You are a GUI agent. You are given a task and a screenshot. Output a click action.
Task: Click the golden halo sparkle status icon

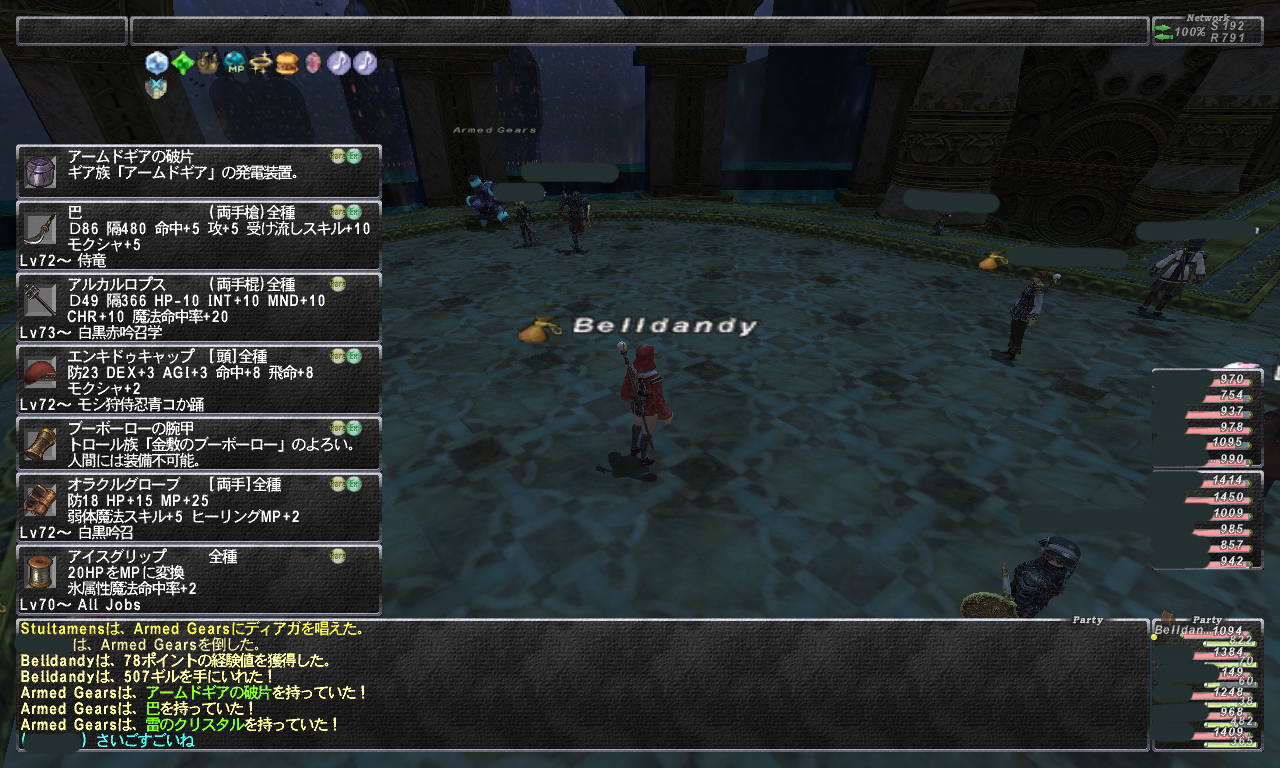[x=262, y=63]
